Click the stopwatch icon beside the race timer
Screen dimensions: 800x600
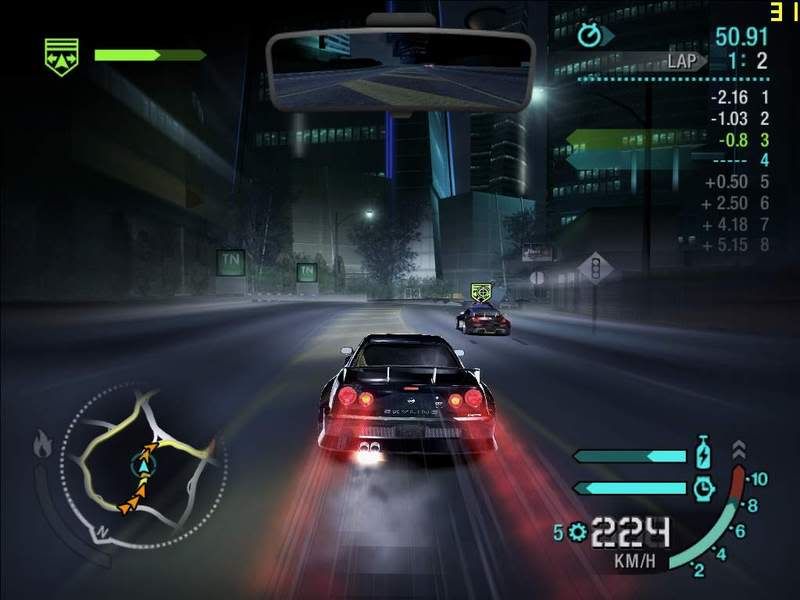590,37
